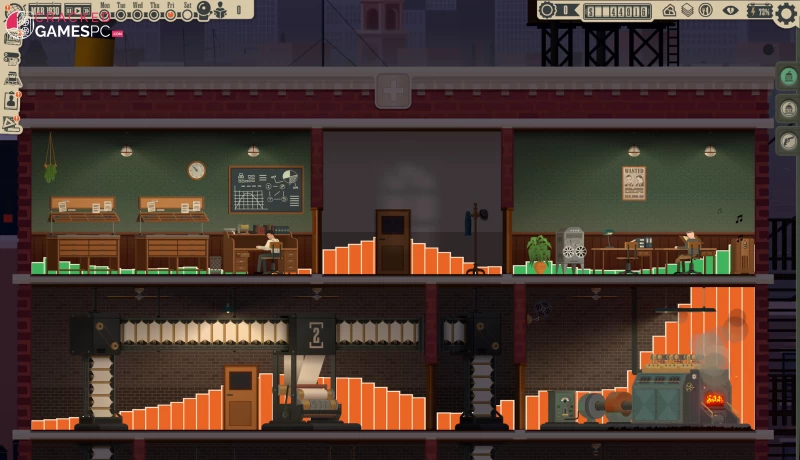Click the house building icon

click(x=670, y=11)
